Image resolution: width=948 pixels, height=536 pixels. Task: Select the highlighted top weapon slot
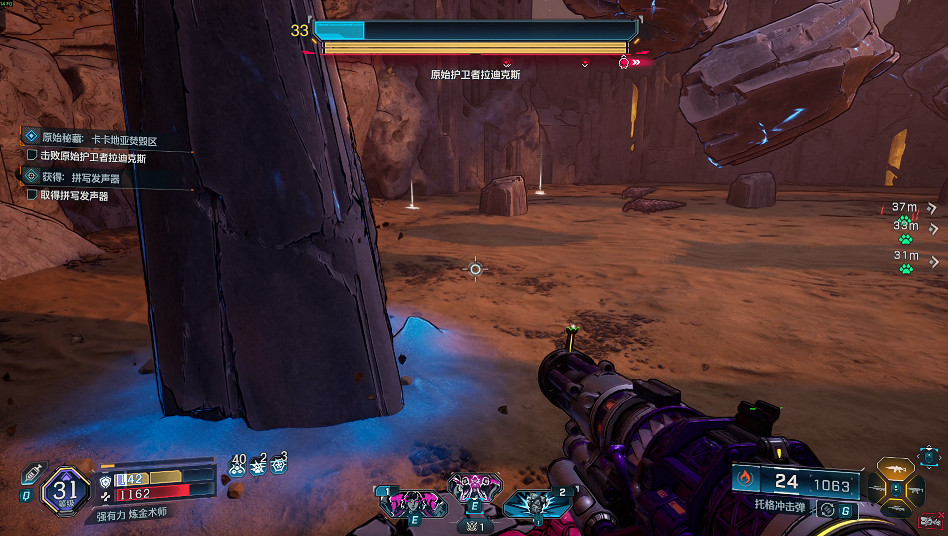[x=896, y=469]
